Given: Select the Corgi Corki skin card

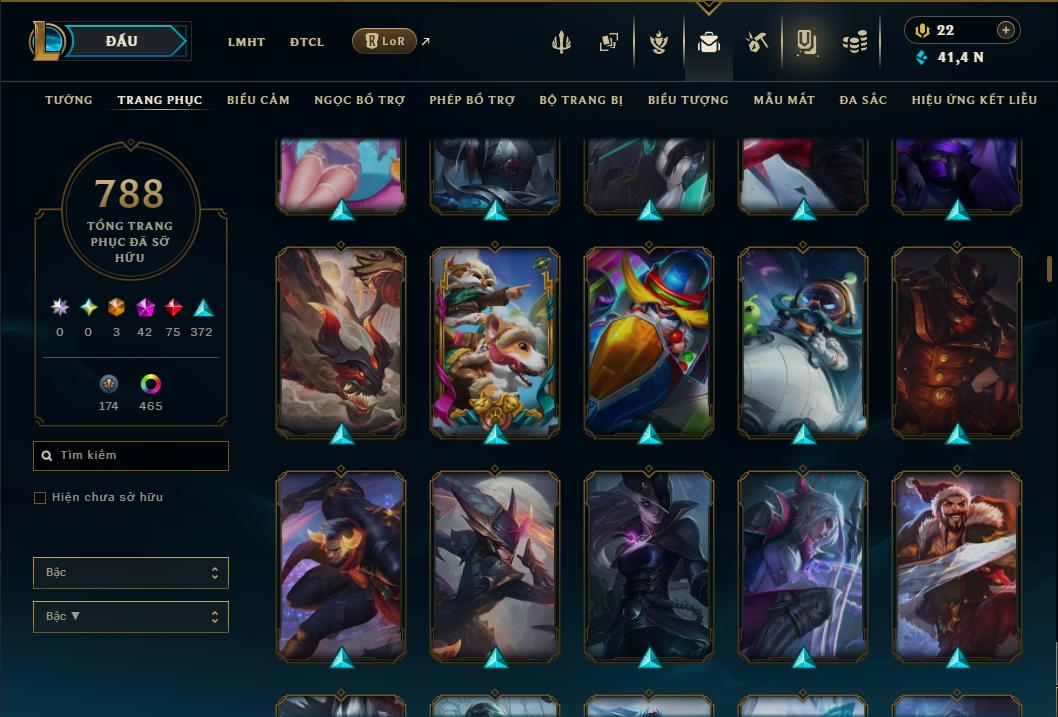Looking at the screenshot, I should (495, 341).
